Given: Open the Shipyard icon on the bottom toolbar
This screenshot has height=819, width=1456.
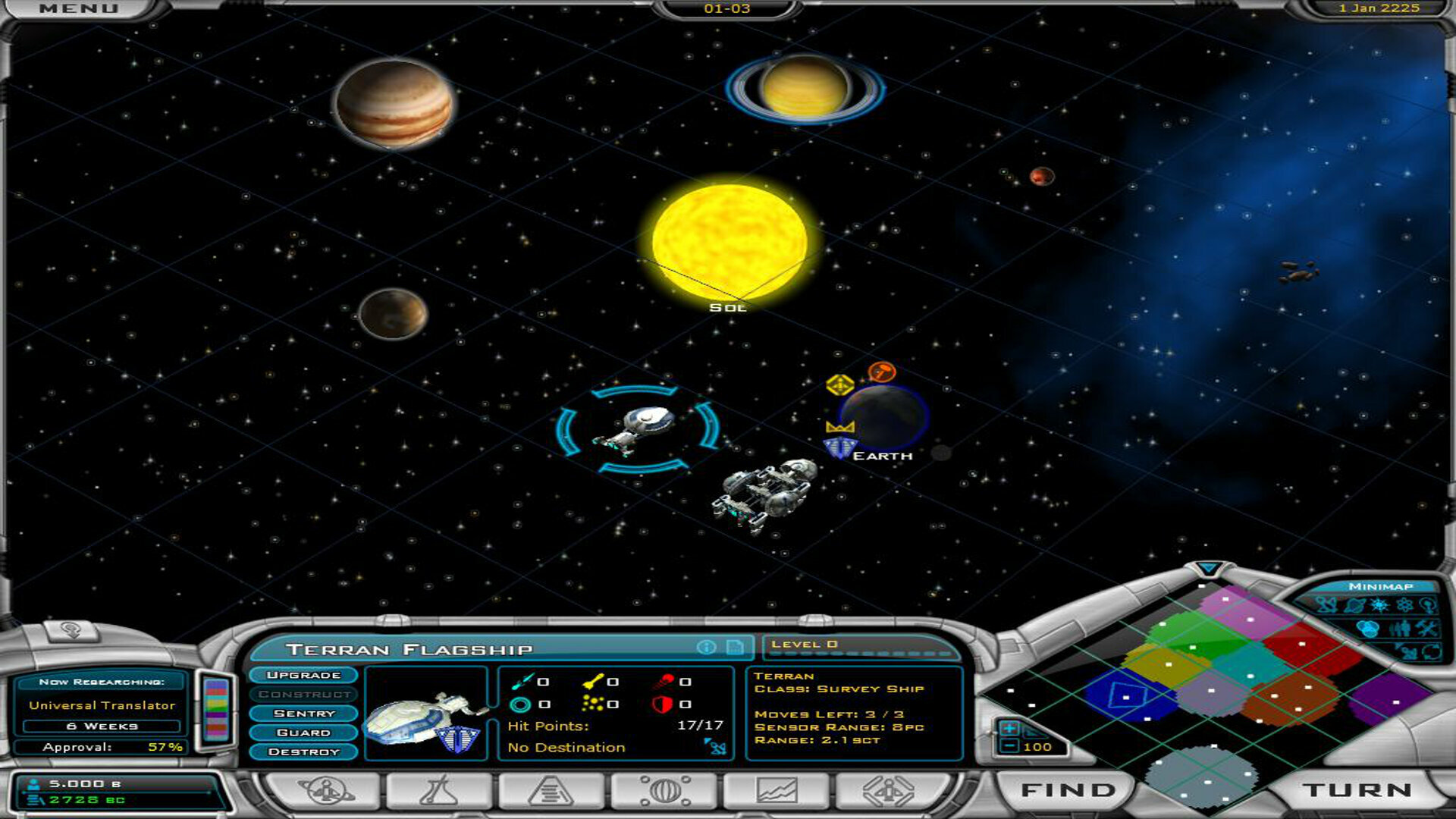Looking at the screenshot, I should pos(551,790).
